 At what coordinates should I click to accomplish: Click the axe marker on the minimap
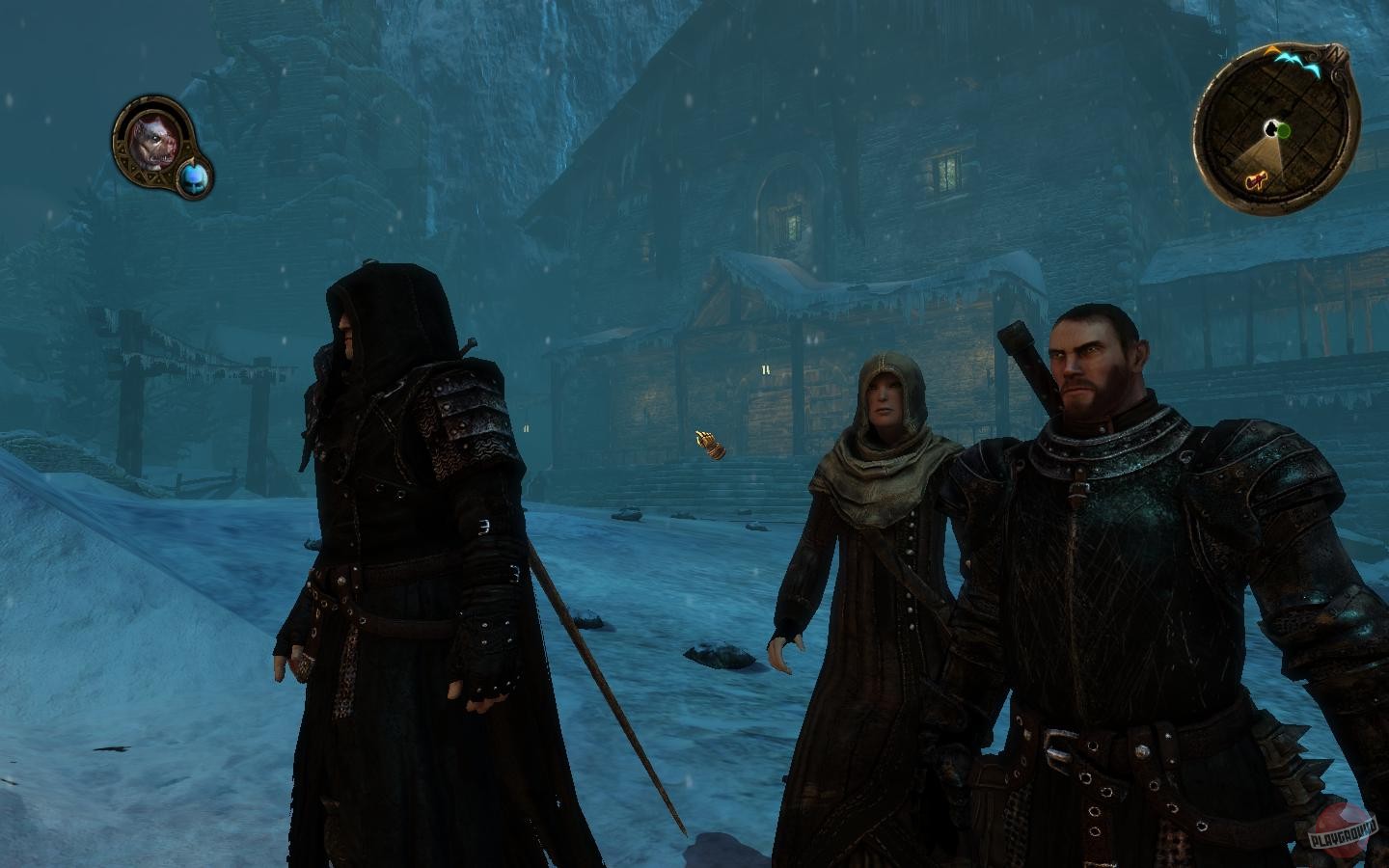click(1255, 180)
